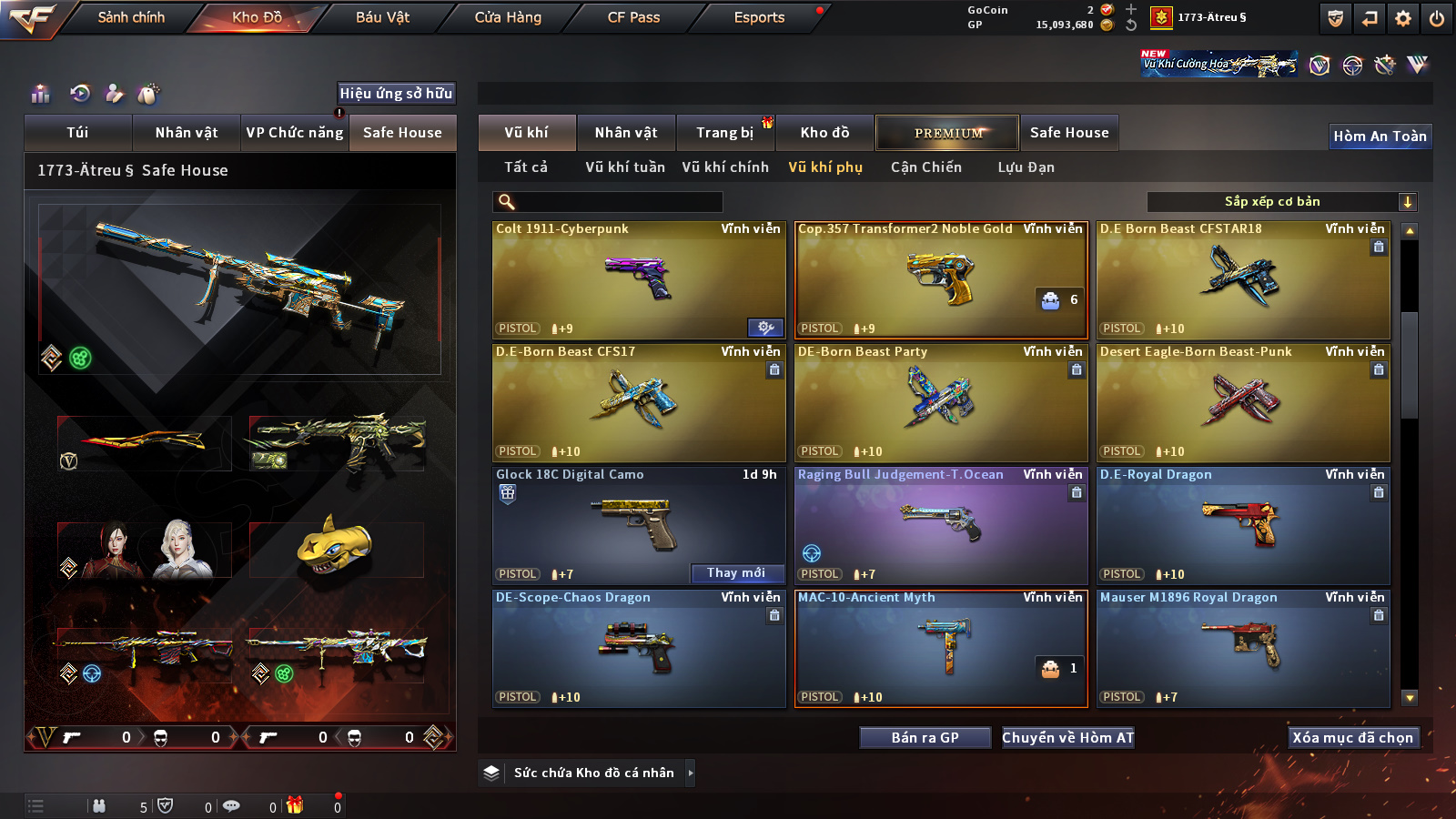
Task: Select the PREMIUM inventory tab
Action: click(x=947, y=133)
